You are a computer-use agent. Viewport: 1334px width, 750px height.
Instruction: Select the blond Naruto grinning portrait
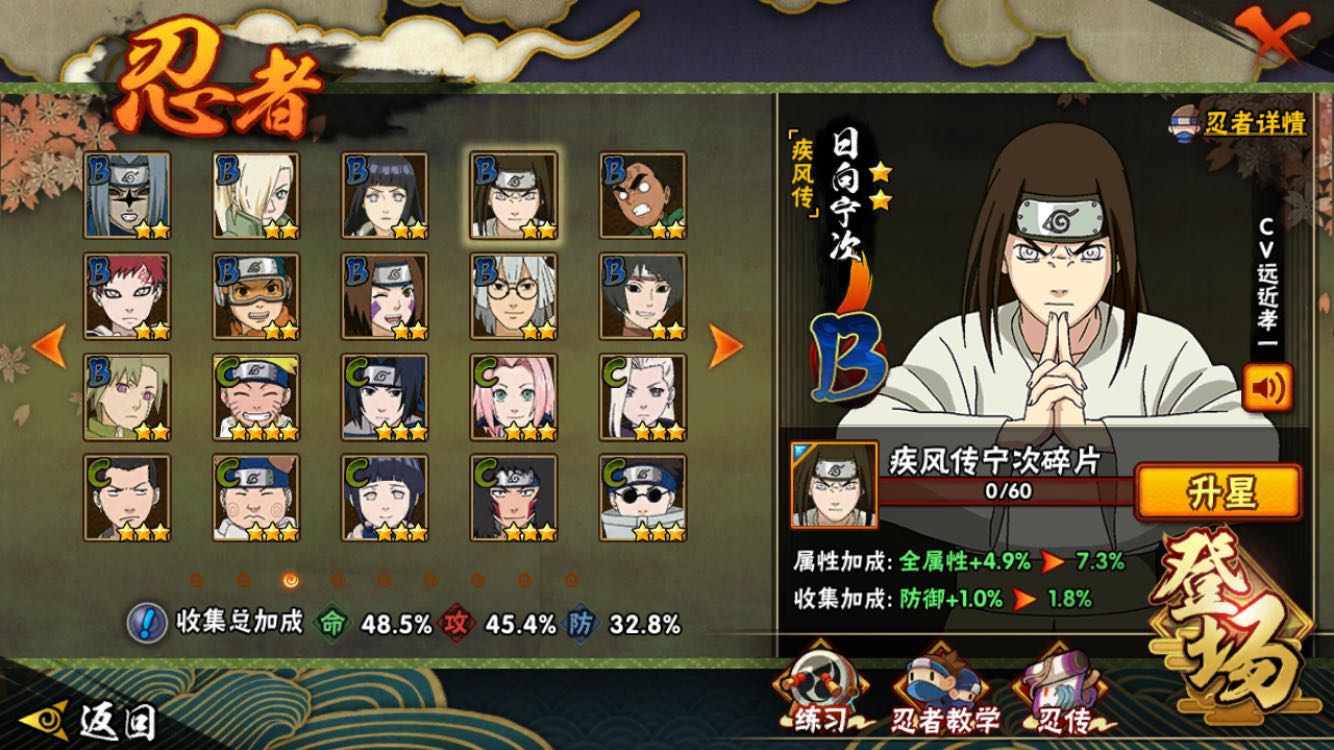click(256, 397)
